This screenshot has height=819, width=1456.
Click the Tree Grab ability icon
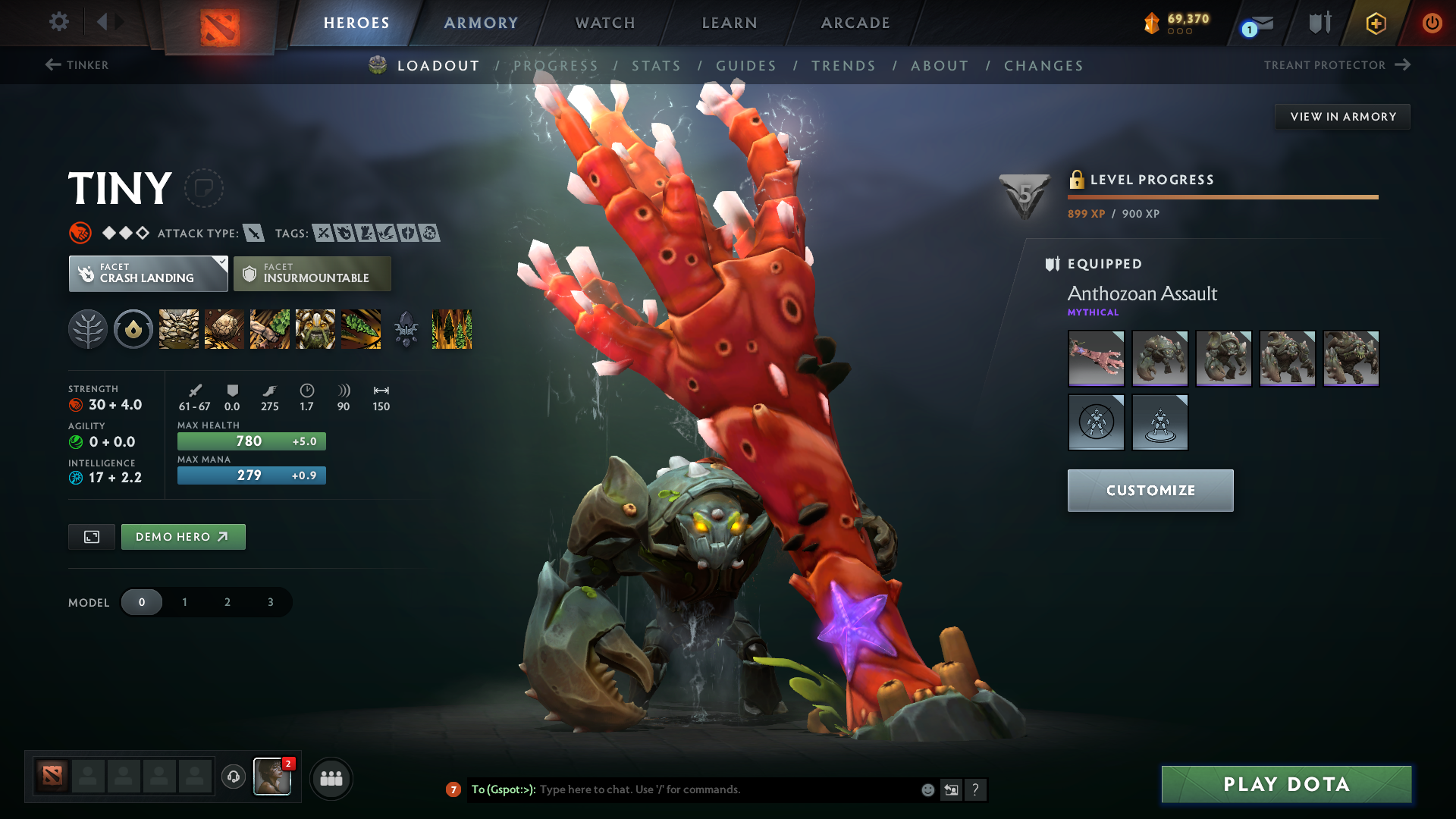[x=269, y=329]
